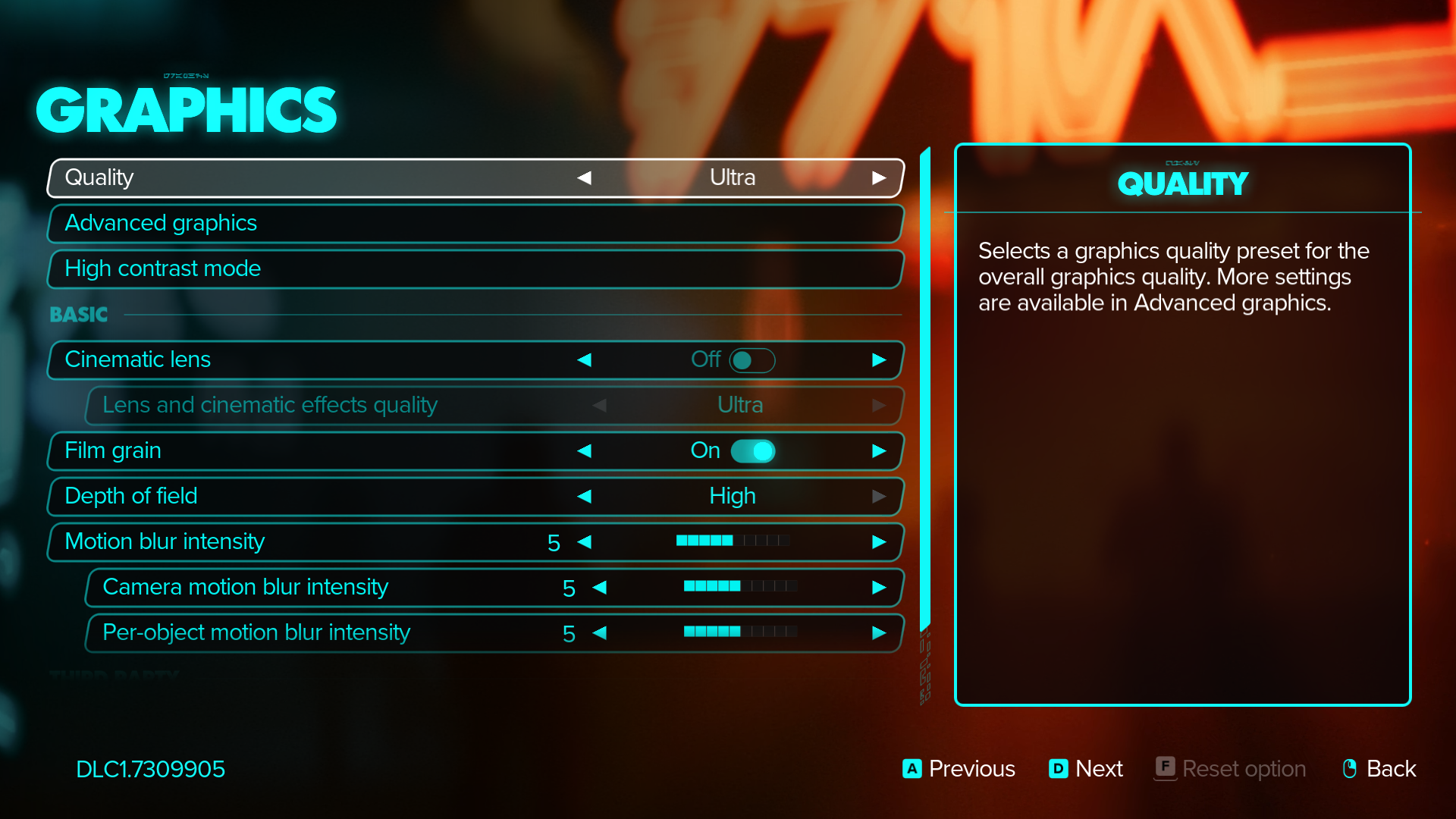Image resolution: width=1456 pixels, height=819 pixels.
Task: Go to the Previous settings page
Action: point(959,769)
